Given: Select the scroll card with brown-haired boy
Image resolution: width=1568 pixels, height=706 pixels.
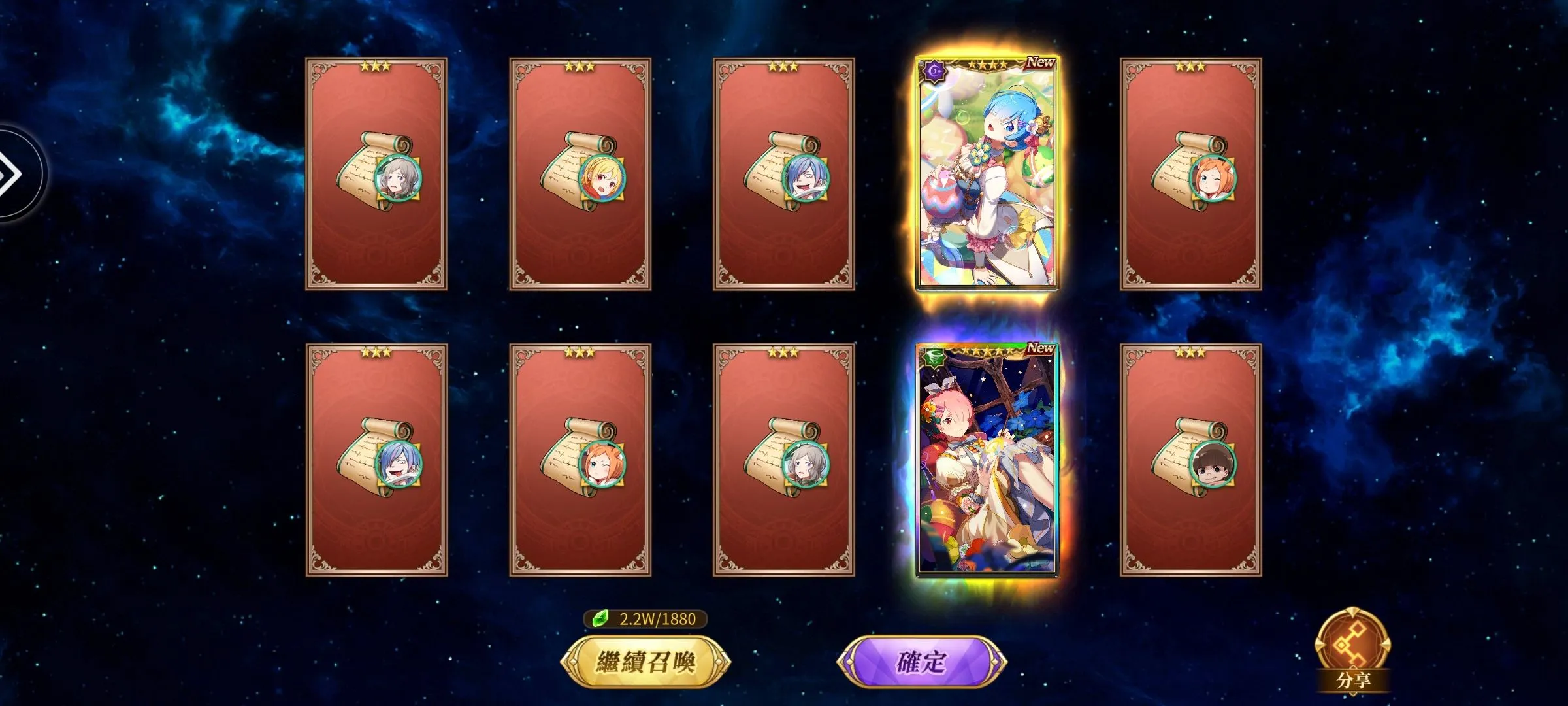Looking at the screenshot, I should click(x=1190, y=460).
